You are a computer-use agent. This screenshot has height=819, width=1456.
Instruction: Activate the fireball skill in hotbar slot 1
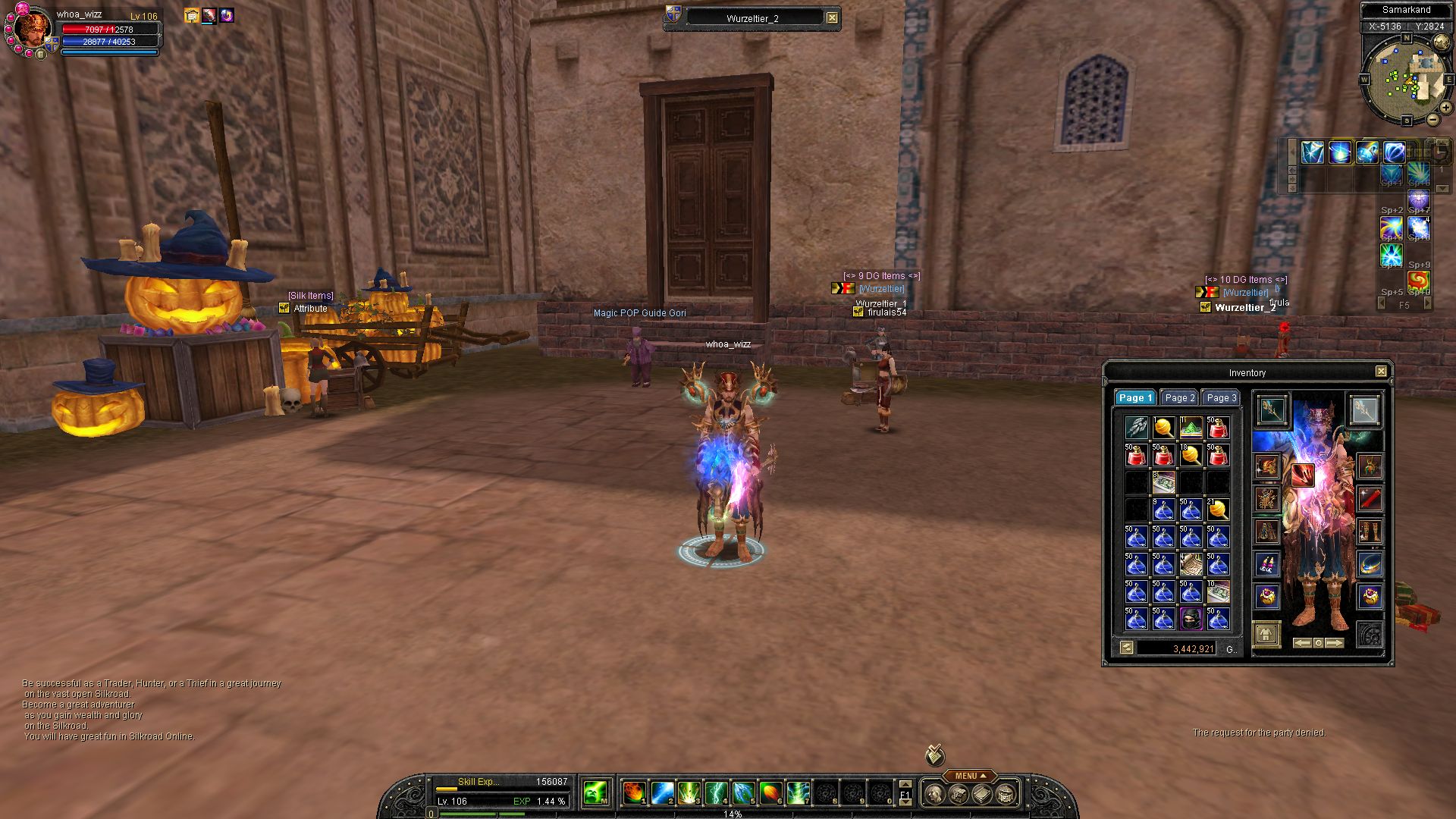pos(634,793)
